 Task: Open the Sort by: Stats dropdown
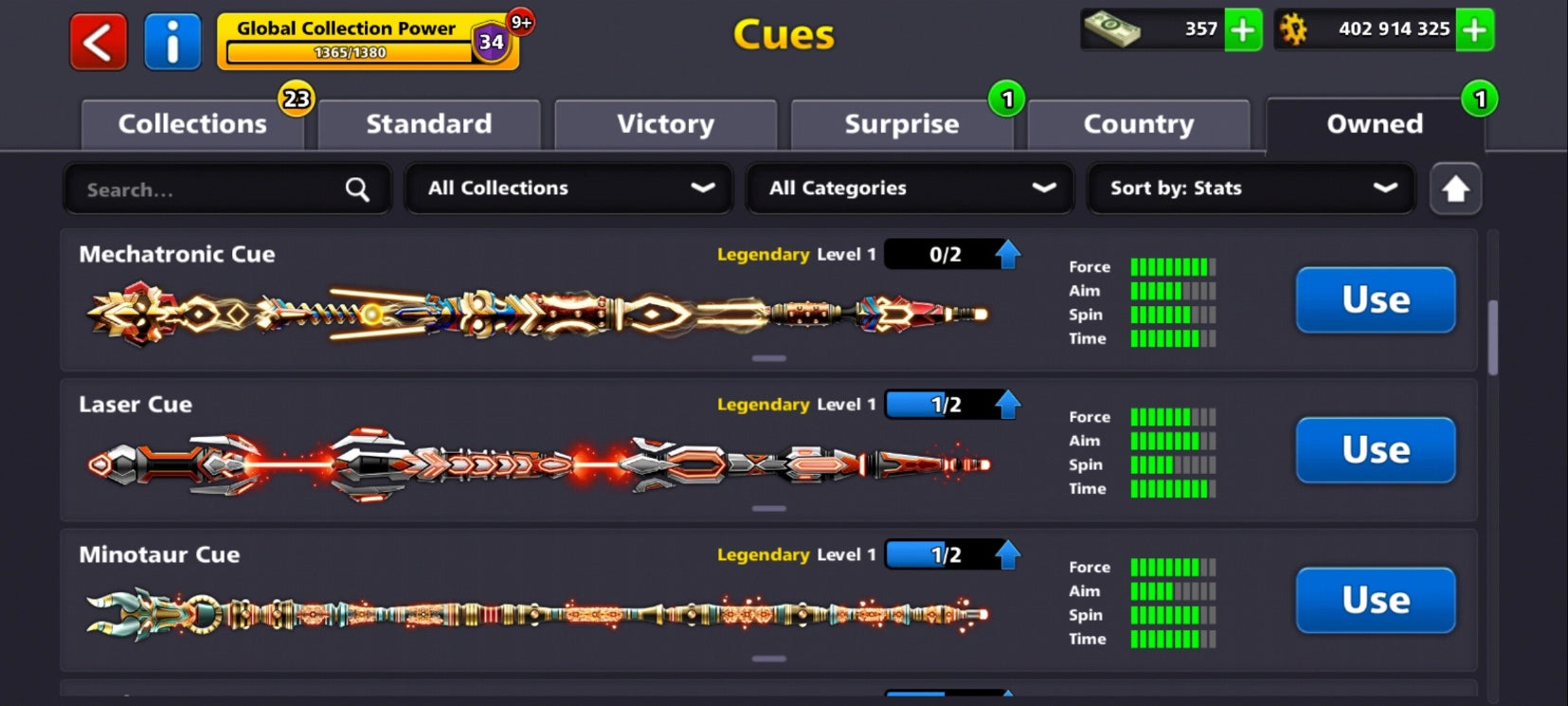coord(1249,189)
